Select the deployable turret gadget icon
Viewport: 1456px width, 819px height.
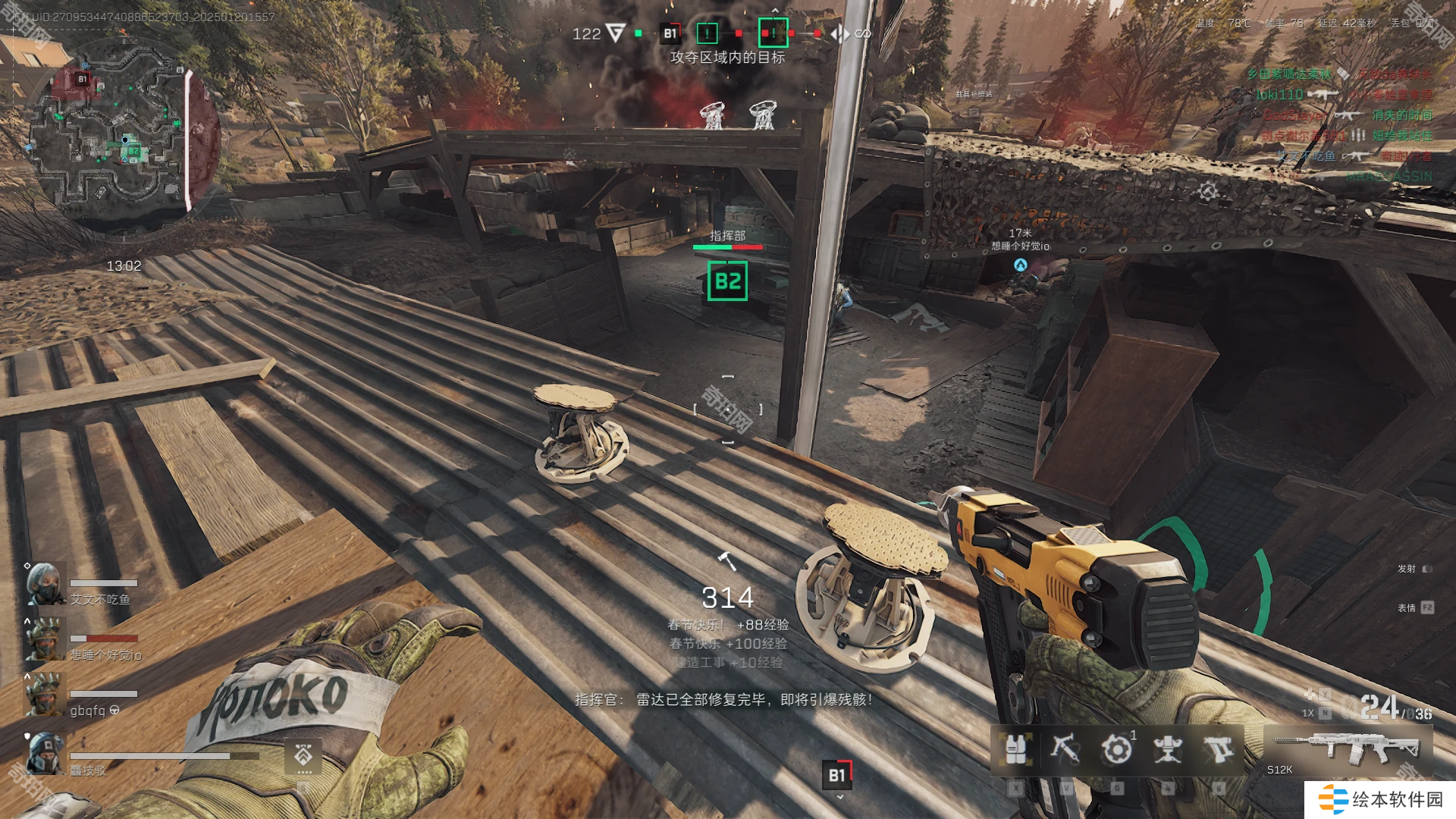pyautogui.click(x=1168, y=749)
